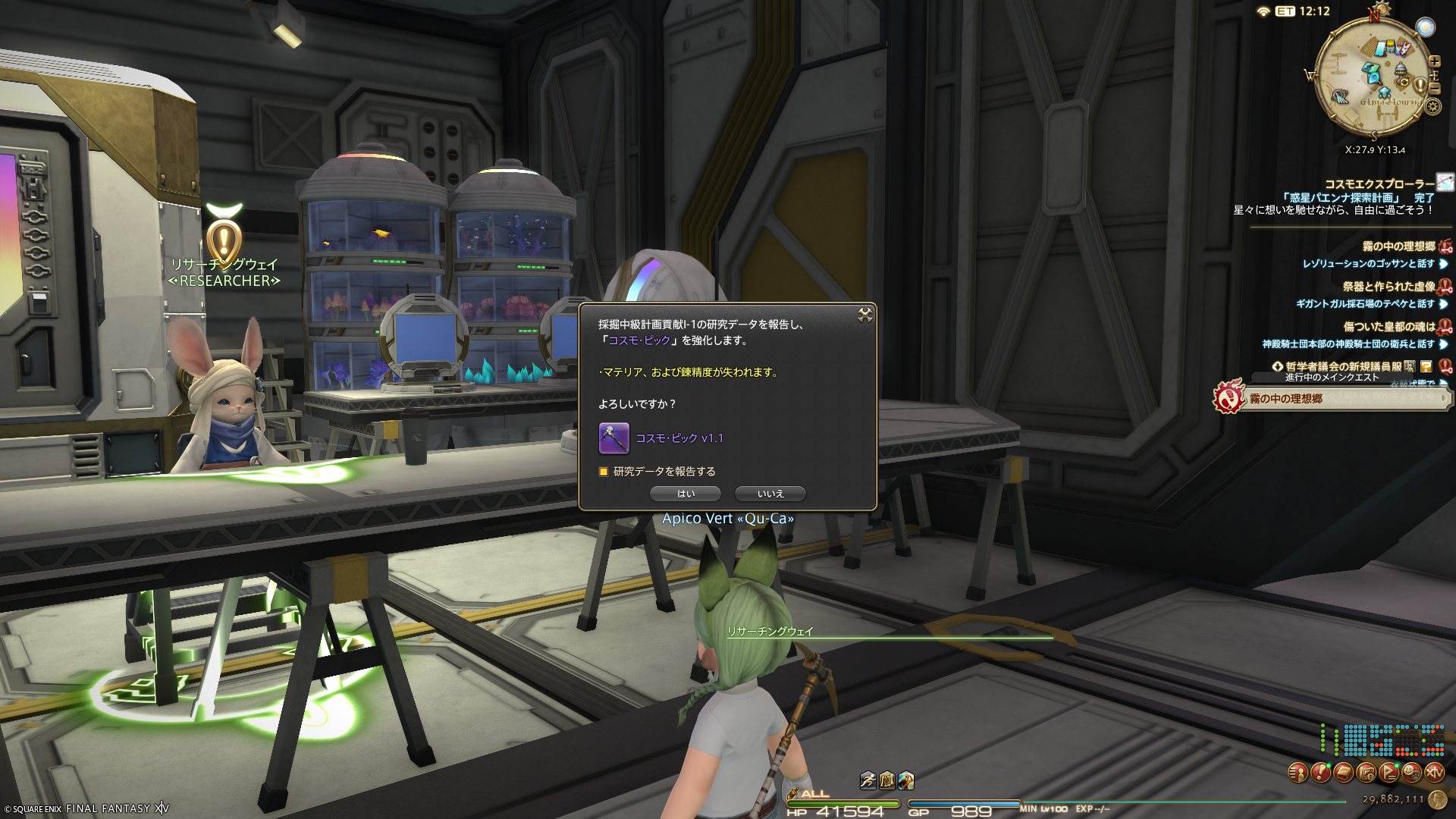
Task: Open currency via the gil coin icon
Action: pyautogui.click(x=1437, y=799)
